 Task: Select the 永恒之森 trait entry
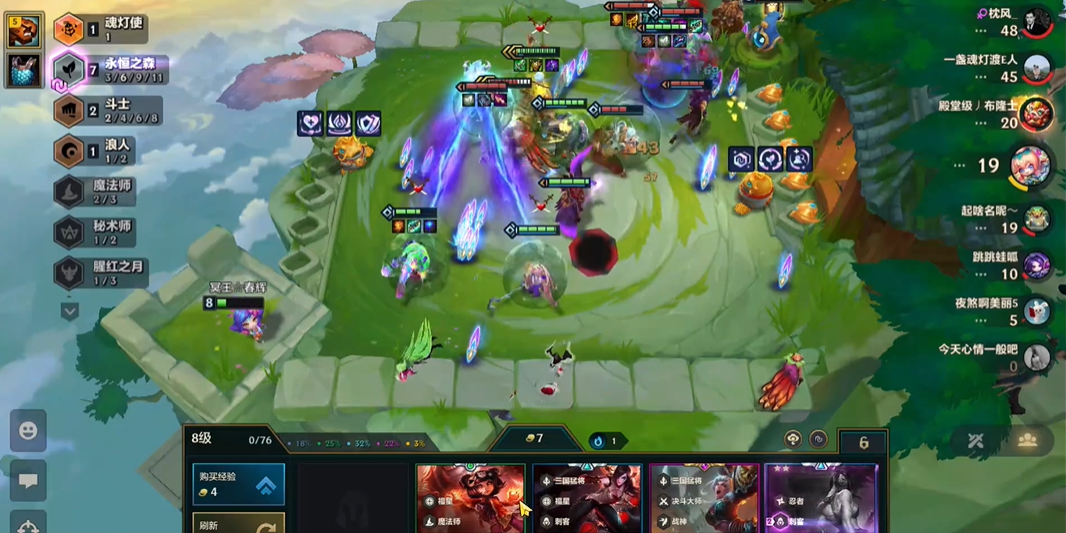(x=108, y=69)
